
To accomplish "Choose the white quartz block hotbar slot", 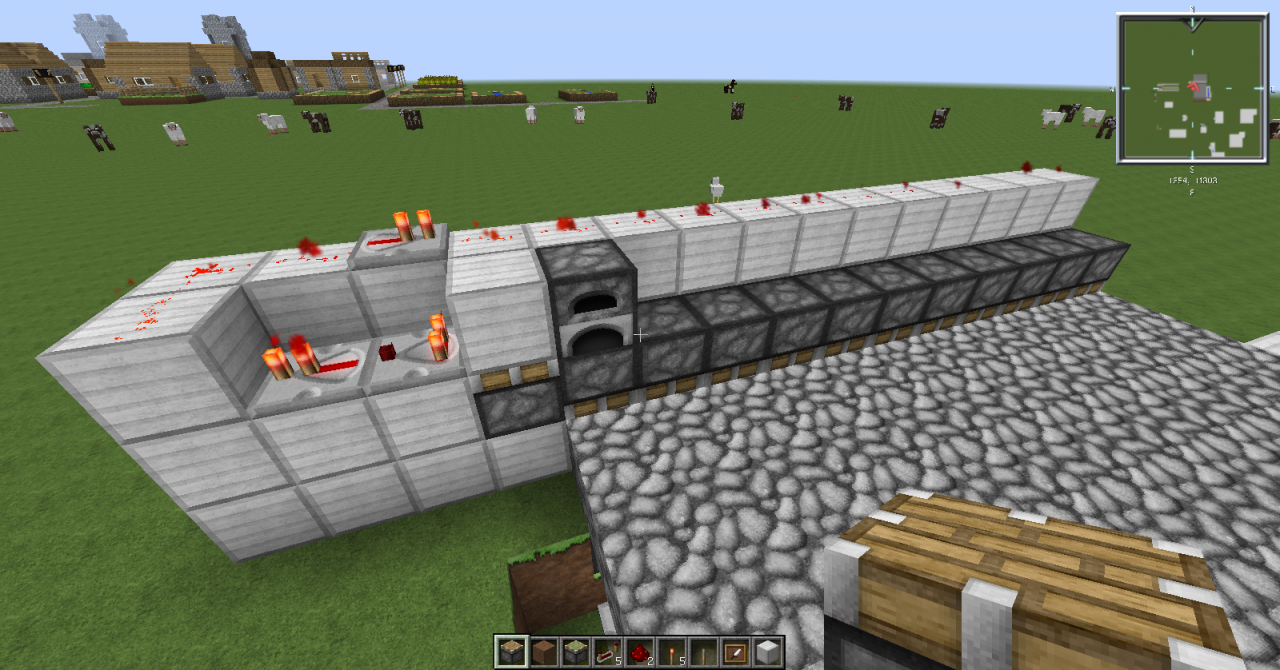I will coord(767,651).
